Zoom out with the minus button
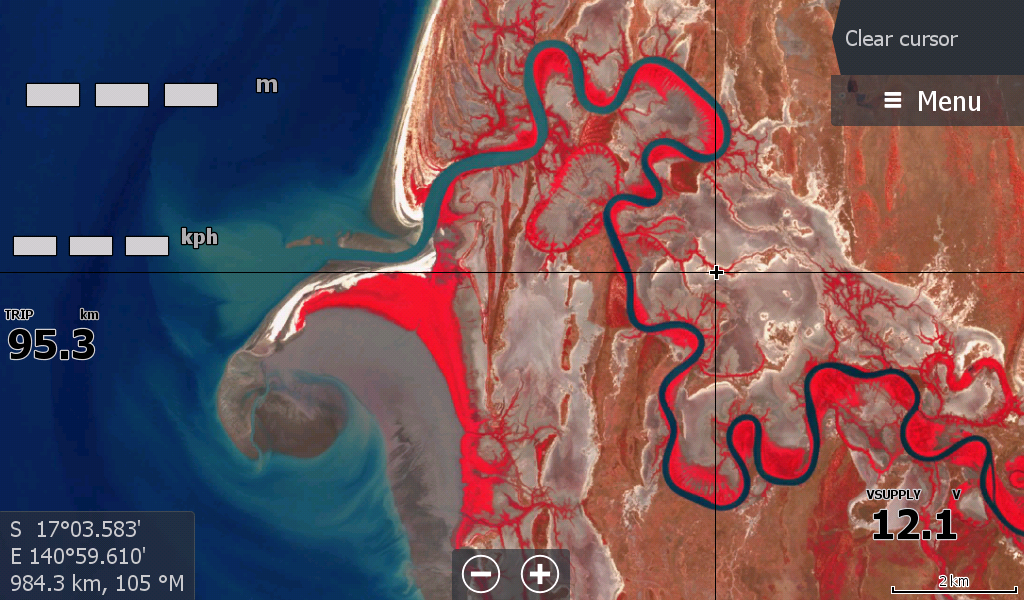 pyautogui.click(x=482, y=574)
